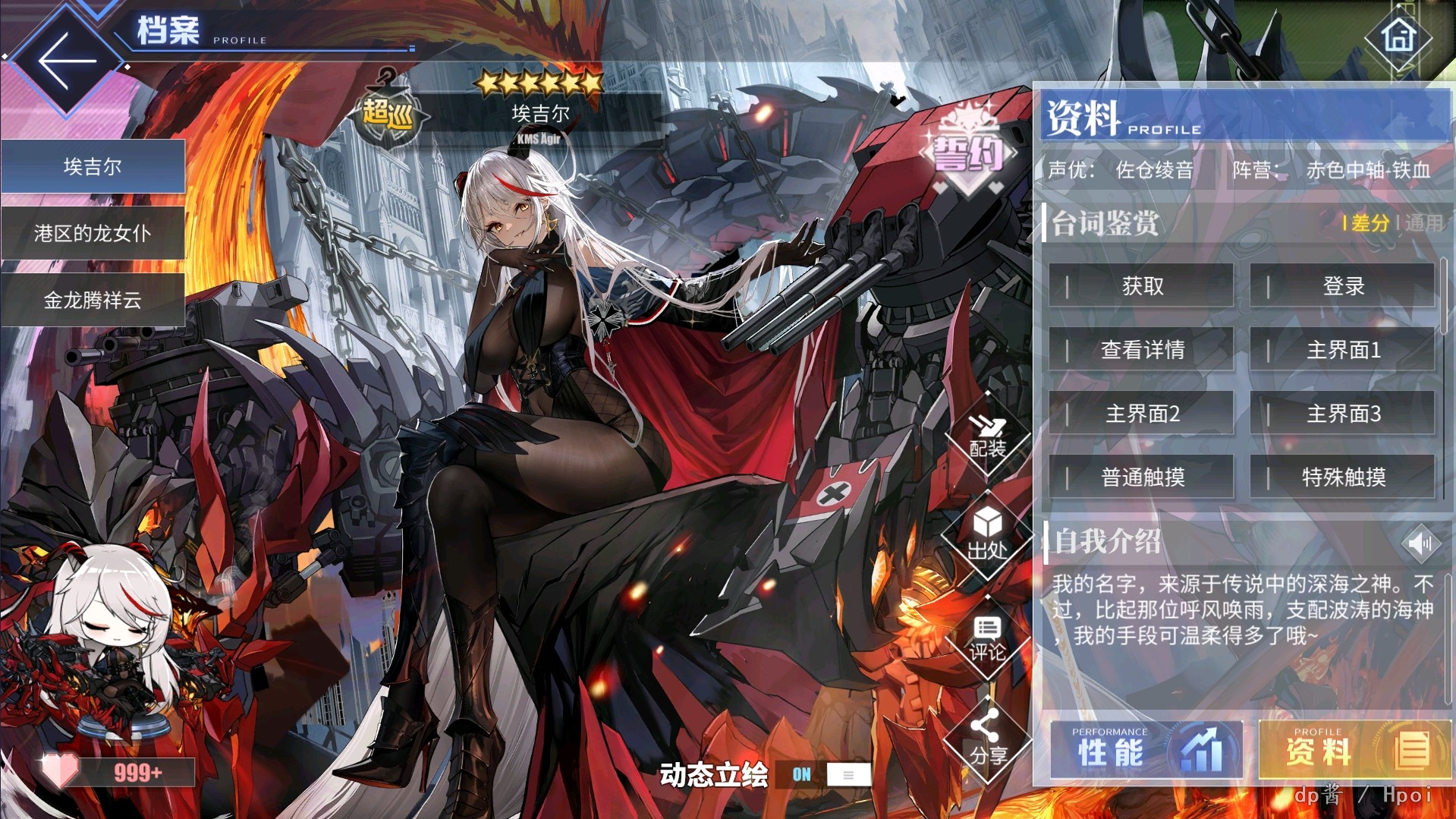This screenshot has width=1456, height=819.
Task: Select the 埃吉尔 default skin tab
Action: (x=93, y=166)
